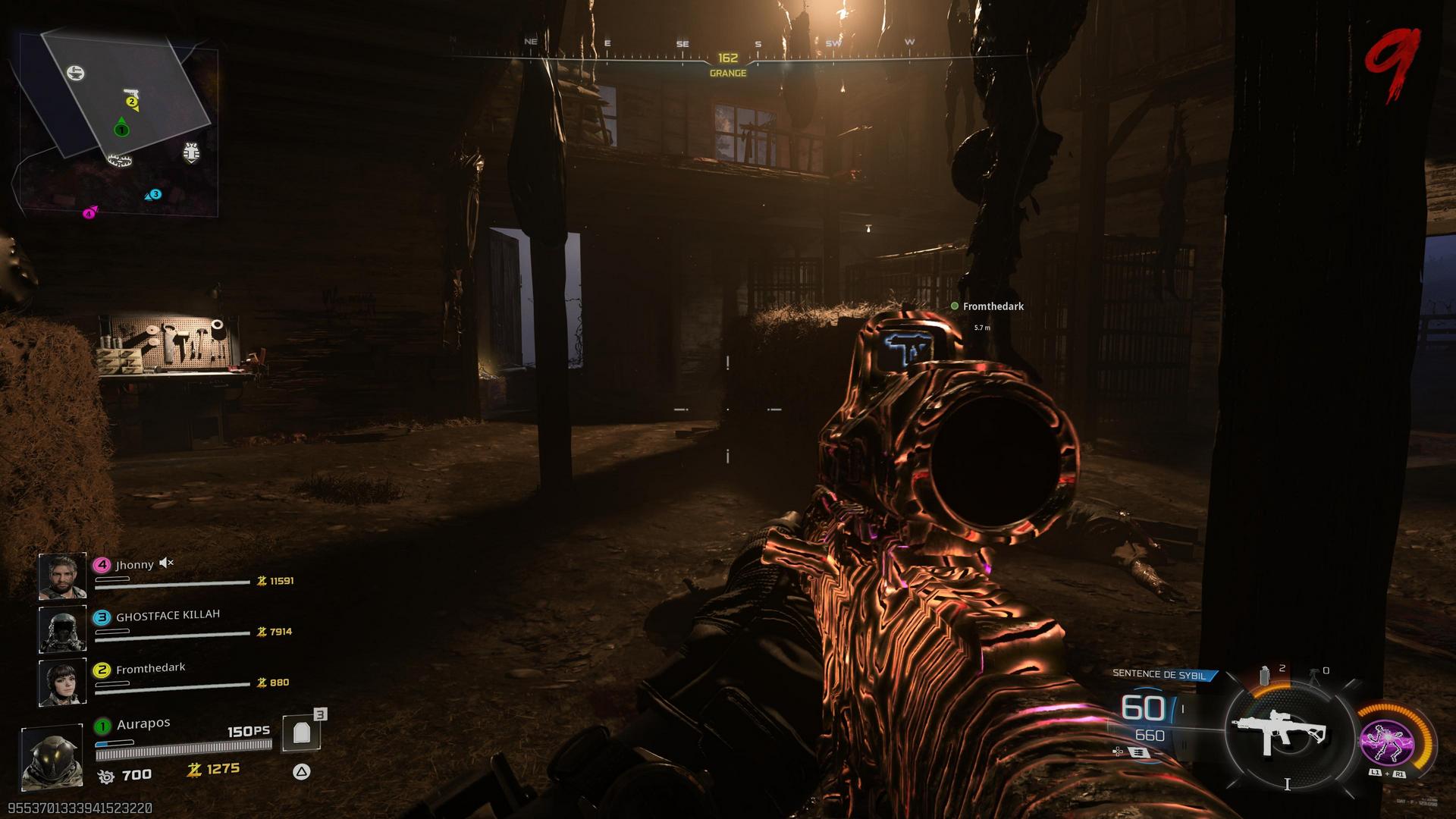
Task: Click the Aurapos player portrait
Action: [52, 757]
